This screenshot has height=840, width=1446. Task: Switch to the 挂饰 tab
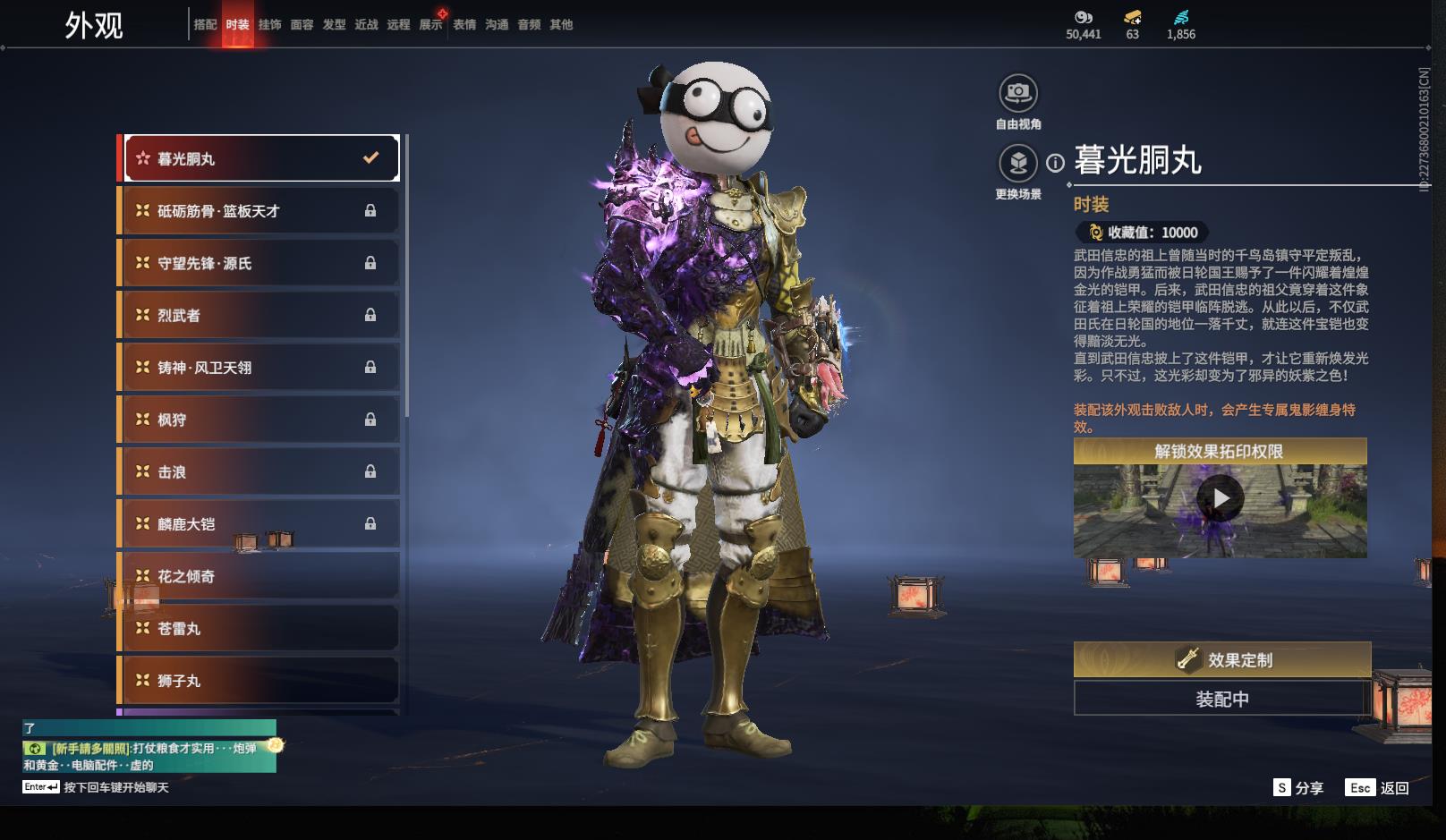[x=269, y=25]
